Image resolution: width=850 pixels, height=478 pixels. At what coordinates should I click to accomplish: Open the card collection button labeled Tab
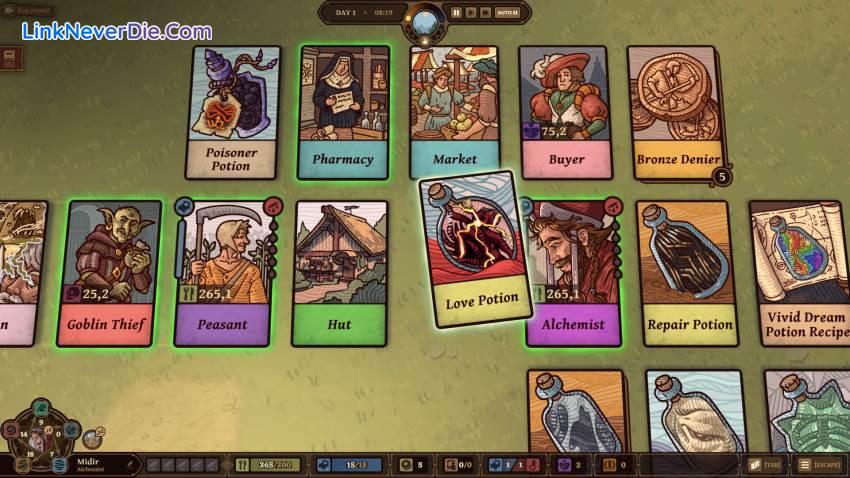pyautogui.click(x=766, y=465)
